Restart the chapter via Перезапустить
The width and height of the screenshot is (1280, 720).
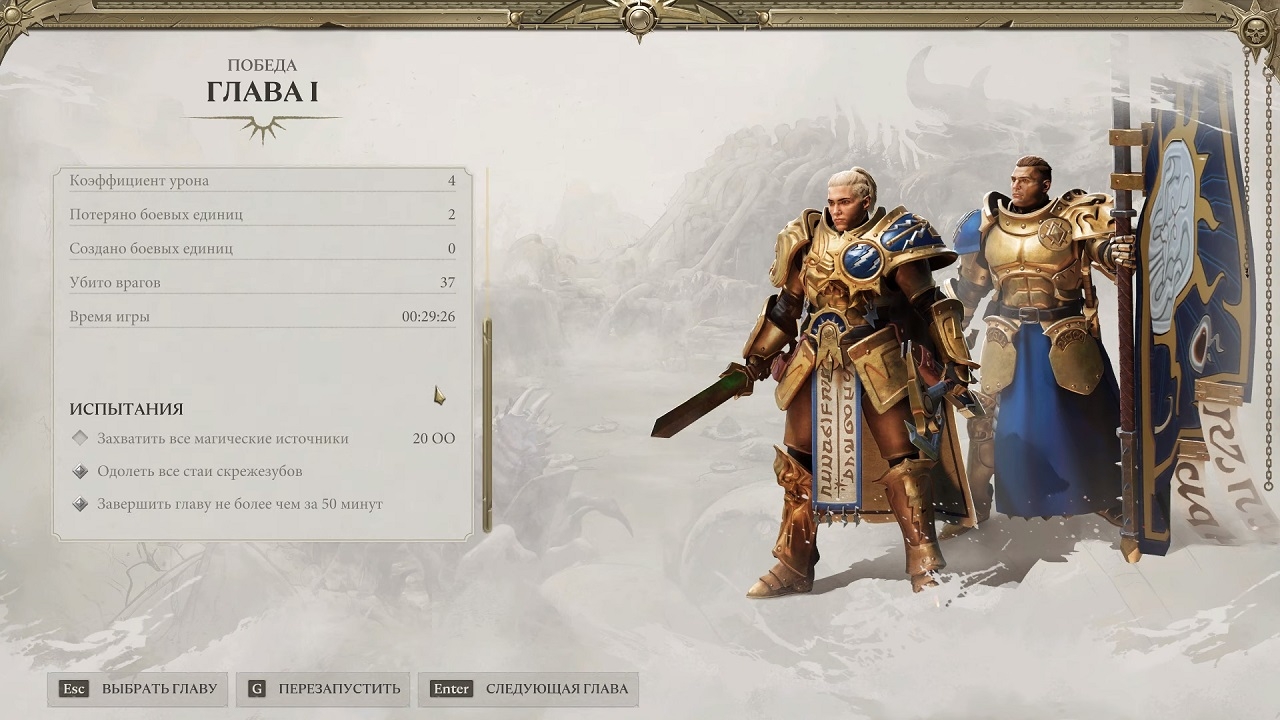click(323, 689)
